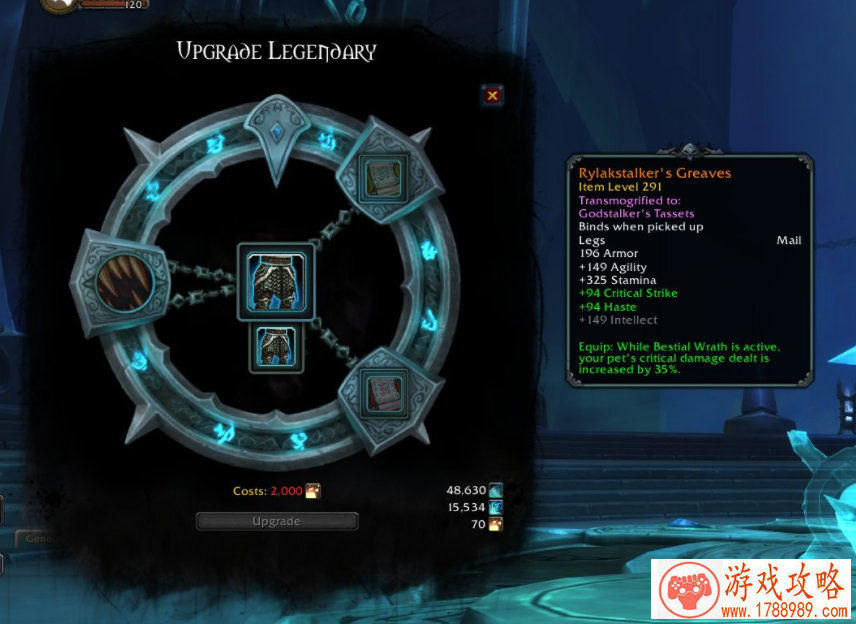Image resolution: width=856 pixels, height=624 pixels.
Task: Click the blue gem at ring top
Action: [x=277, y=131]
